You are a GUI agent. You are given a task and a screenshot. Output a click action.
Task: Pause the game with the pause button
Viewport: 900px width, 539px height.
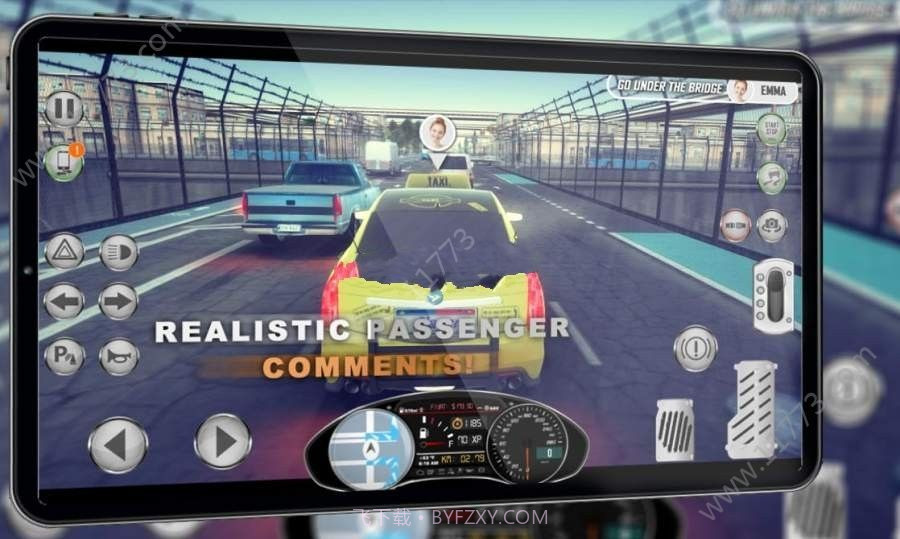63,108
